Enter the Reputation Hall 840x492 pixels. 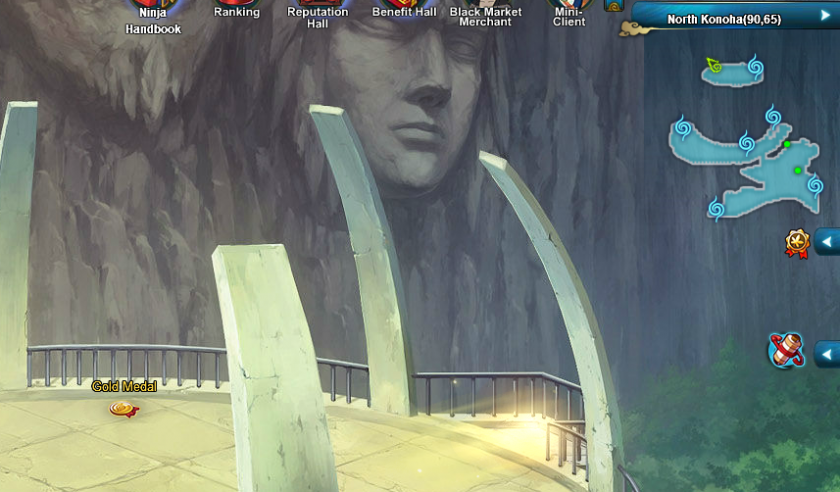click(x=318, y=14)
